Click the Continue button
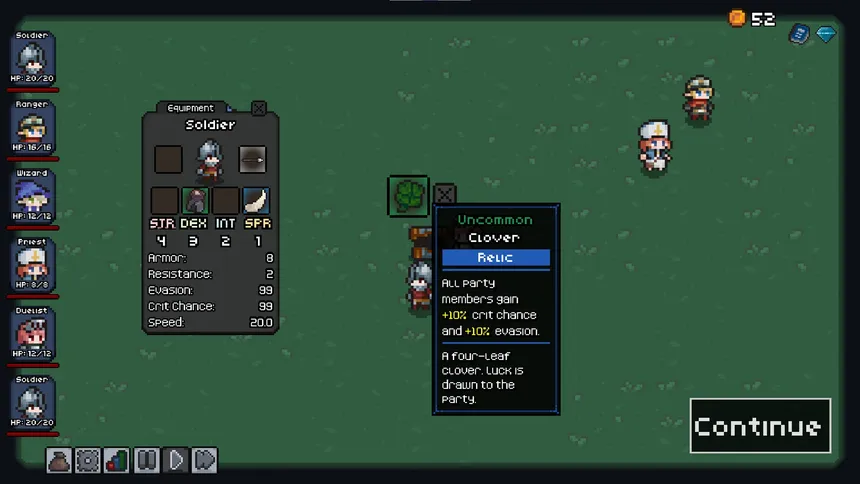860x484 pixels. click(759, 426)
